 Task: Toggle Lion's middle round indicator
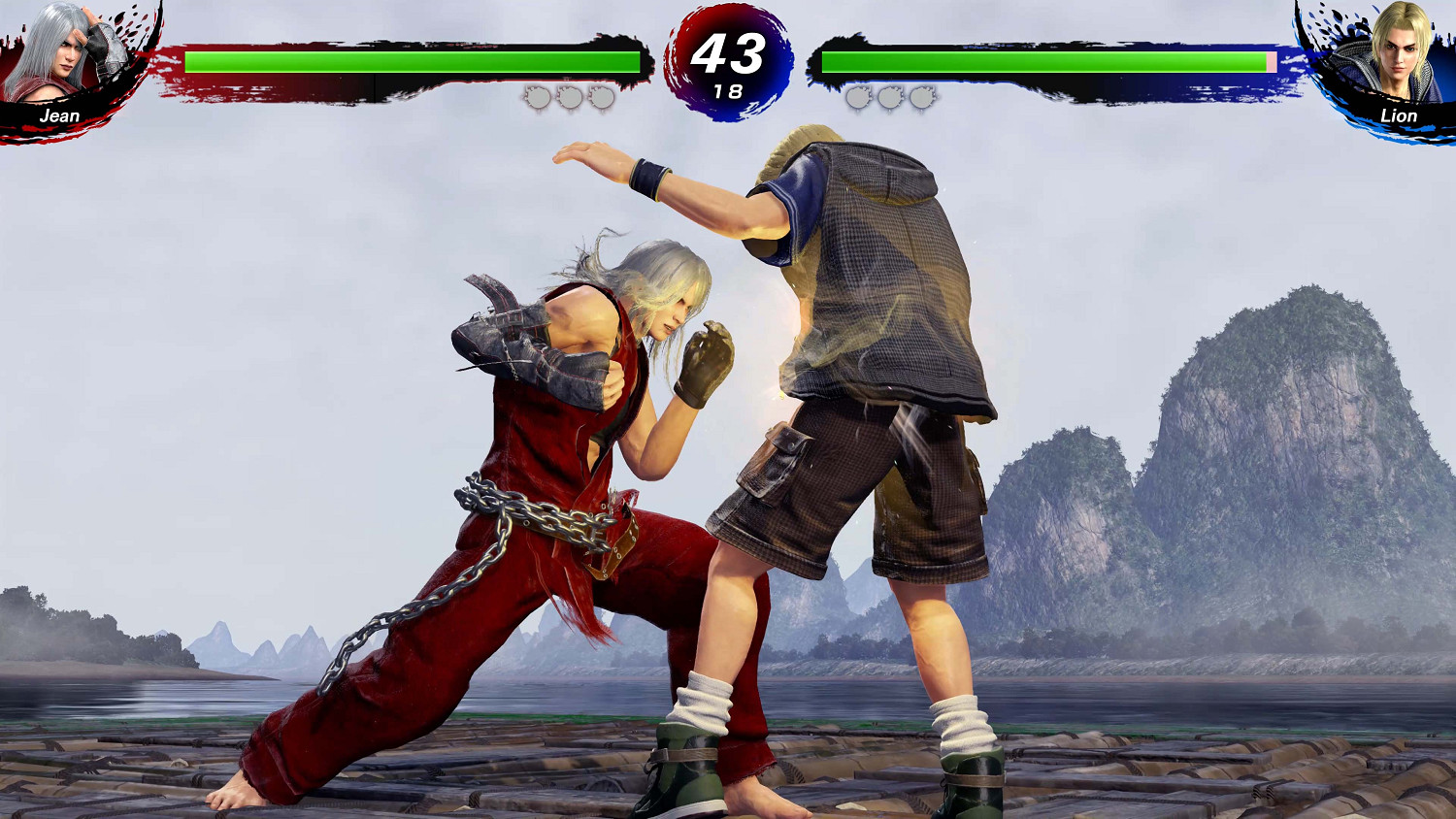888,98
